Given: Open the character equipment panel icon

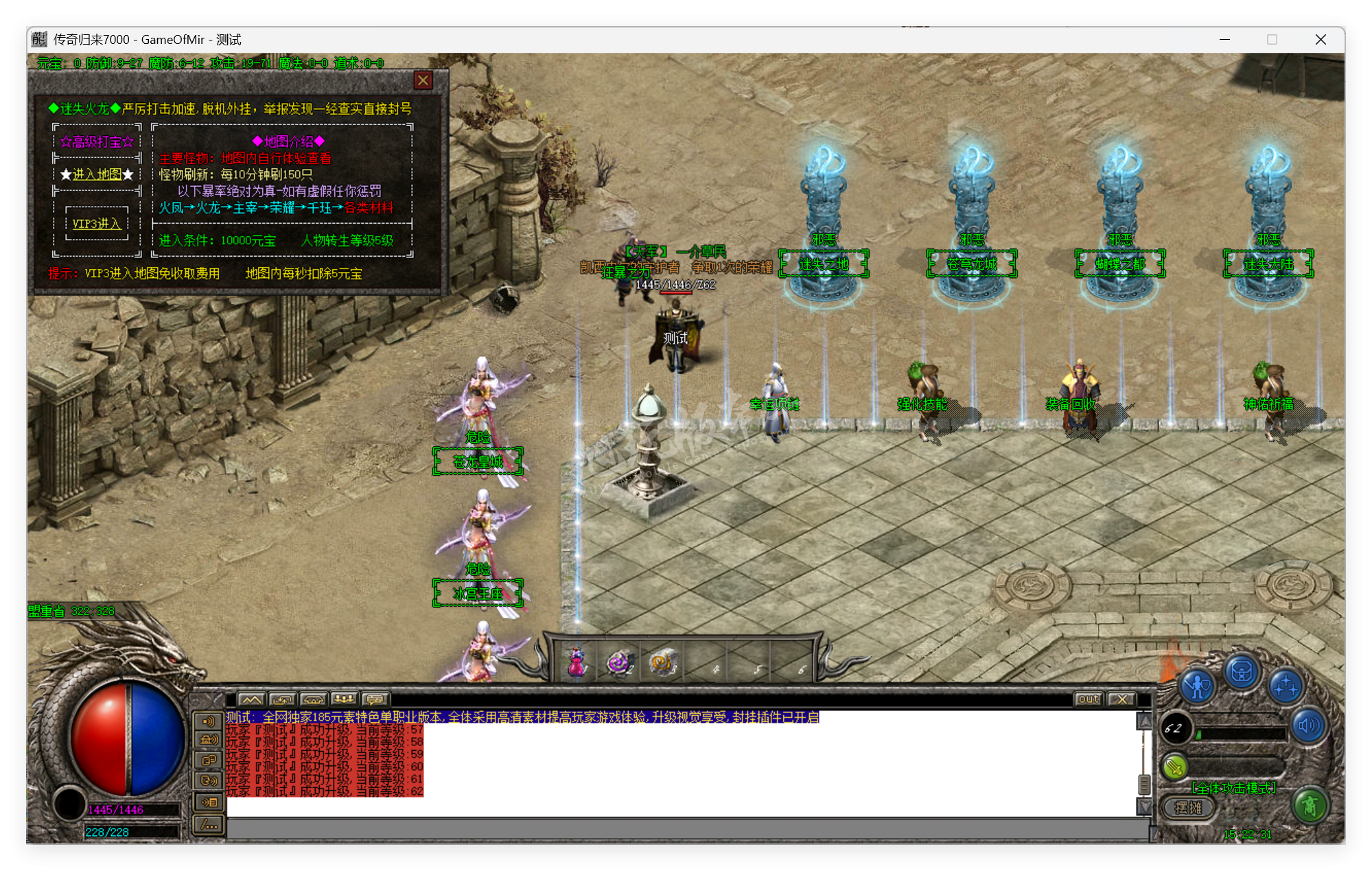Looking at the screenshot, I should point(1198,686).
